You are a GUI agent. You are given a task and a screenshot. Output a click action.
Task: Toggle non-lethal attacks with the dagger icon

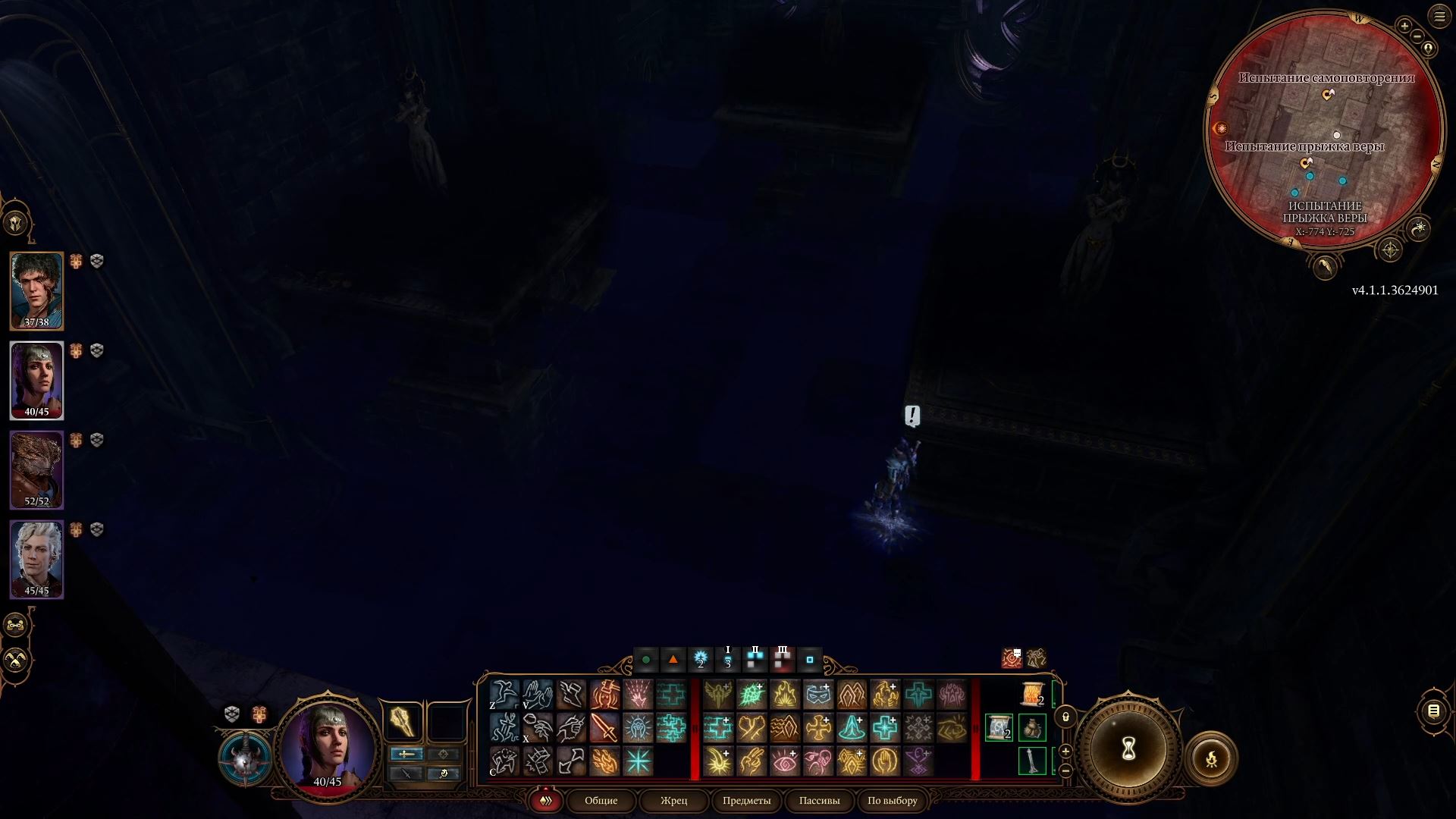tap(406, 774)
